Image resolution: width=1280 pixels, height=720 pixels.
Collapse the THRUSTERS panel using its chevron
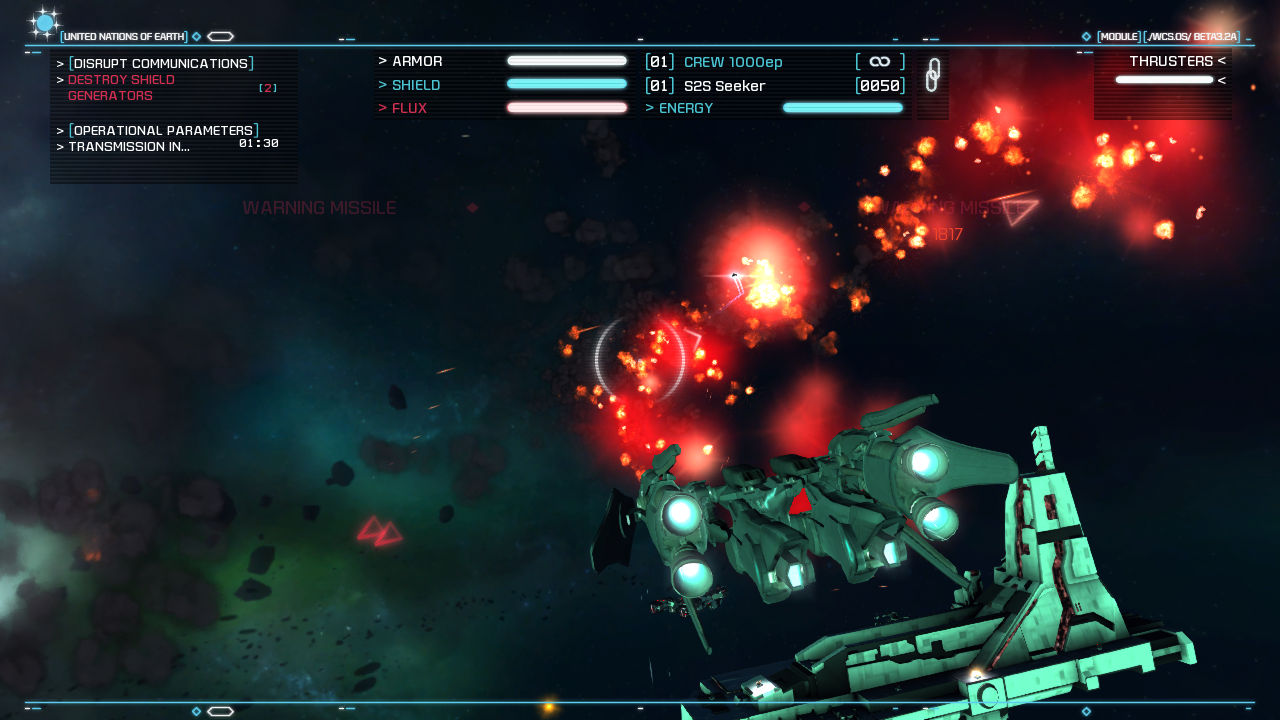[1221, 61]
